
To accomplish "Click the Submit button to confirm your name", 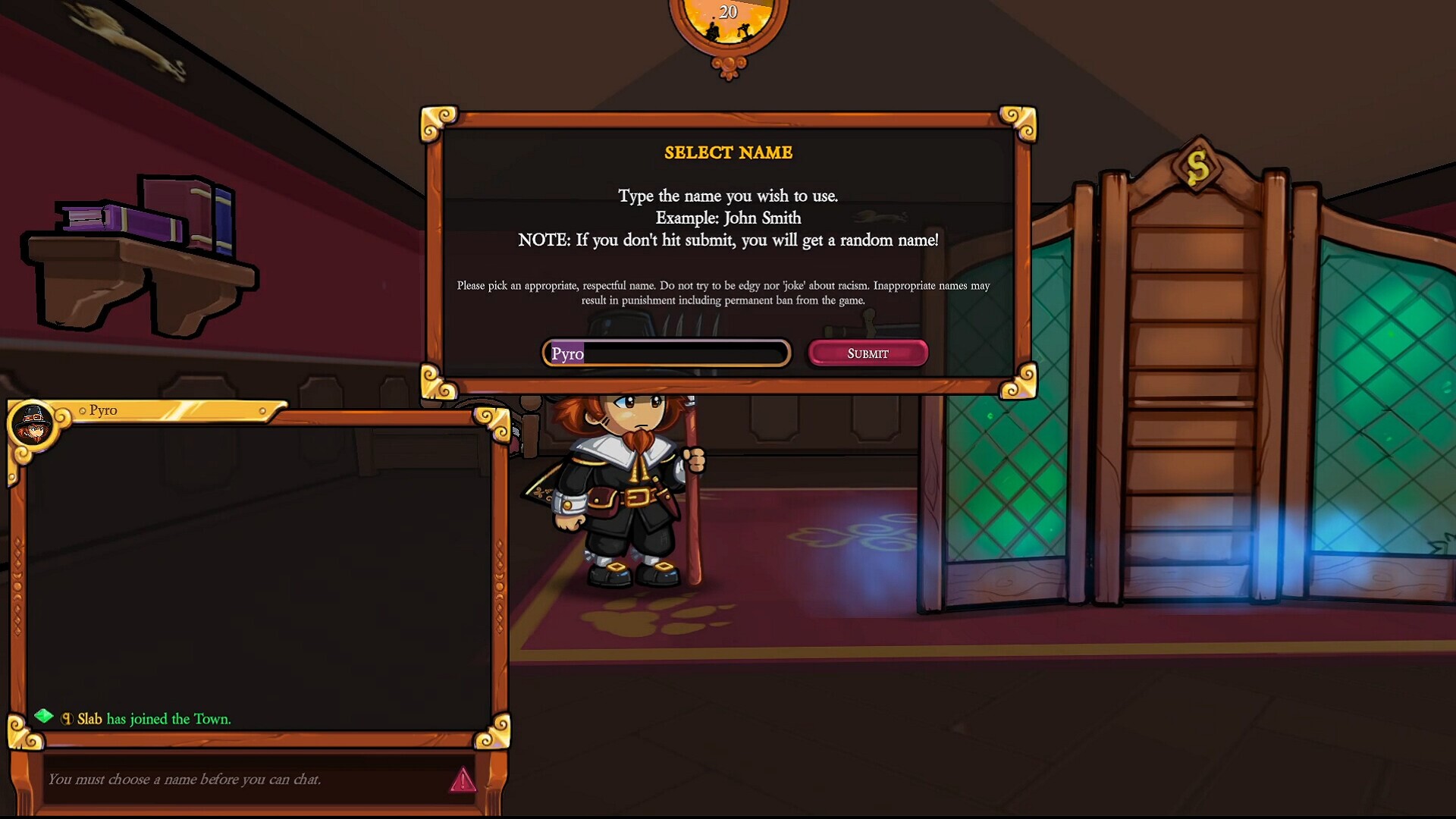I will click(867, 353).
